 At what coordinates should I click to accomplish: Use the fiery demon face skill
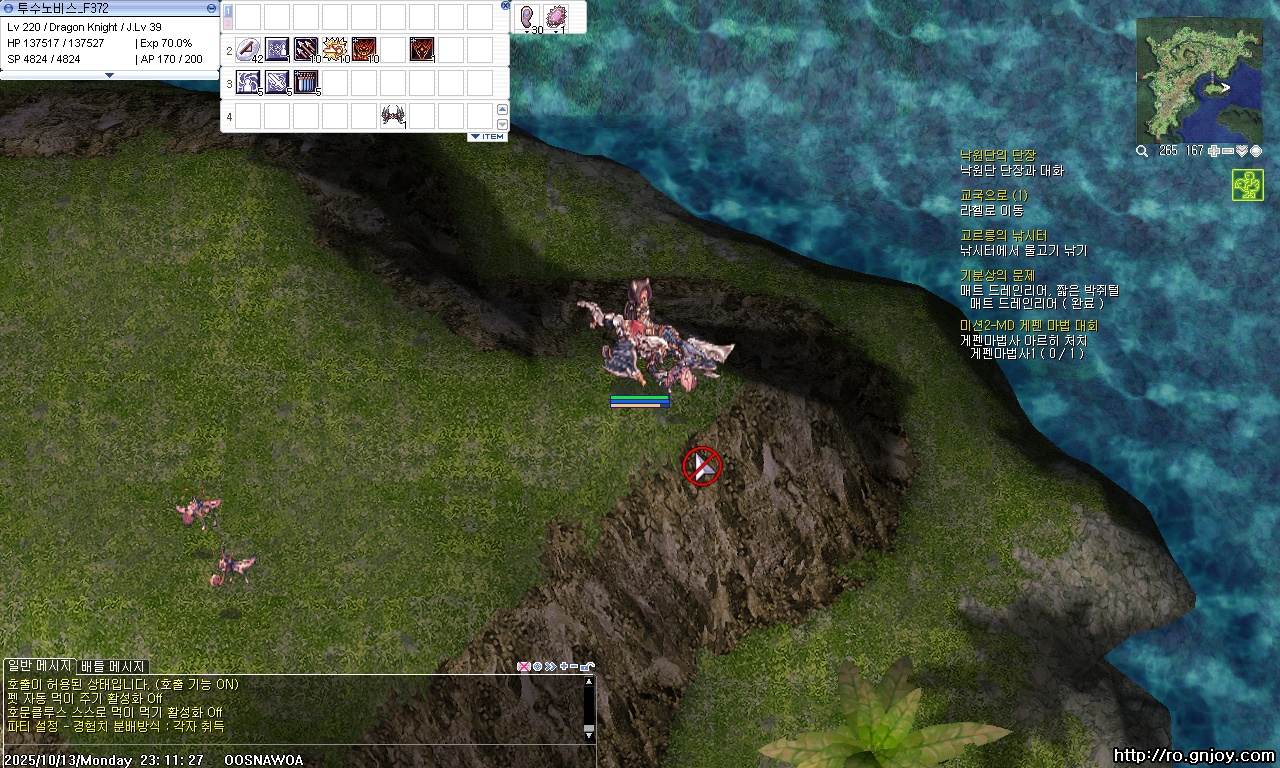(363, 50)
